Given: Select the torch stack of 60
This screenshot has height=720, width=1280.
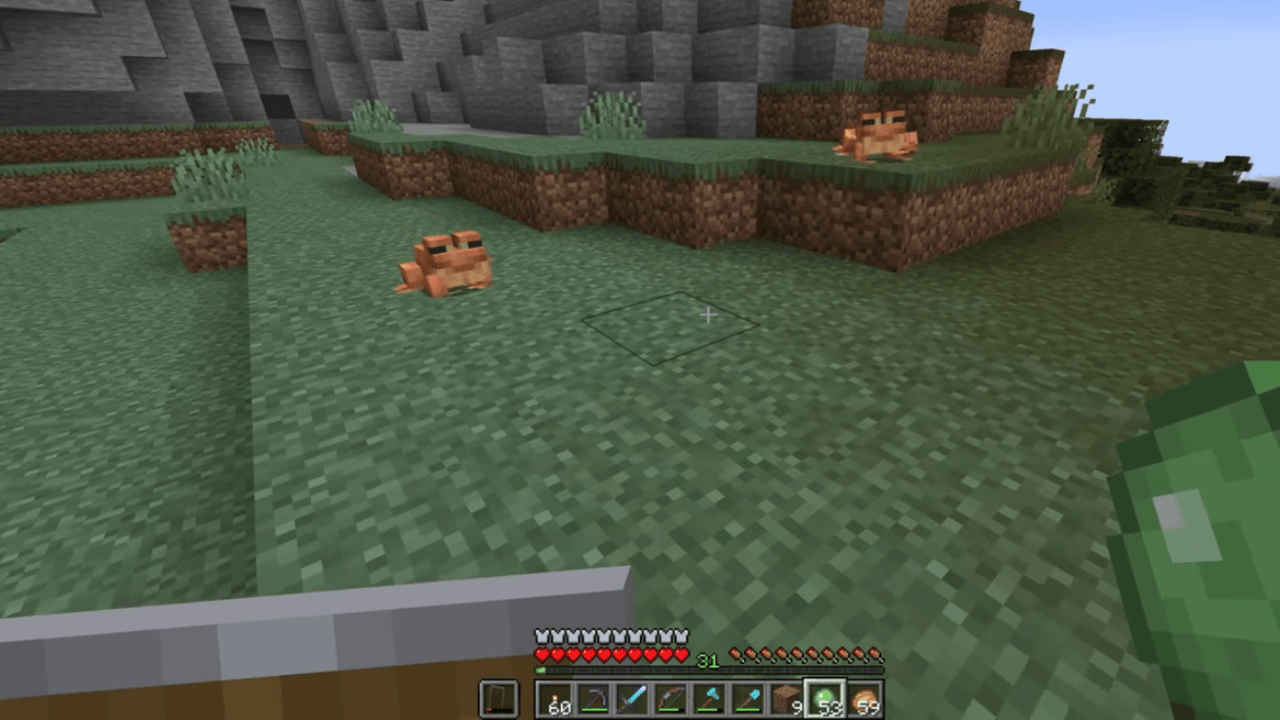Looking at the screenshot, I should coord(556,698).
